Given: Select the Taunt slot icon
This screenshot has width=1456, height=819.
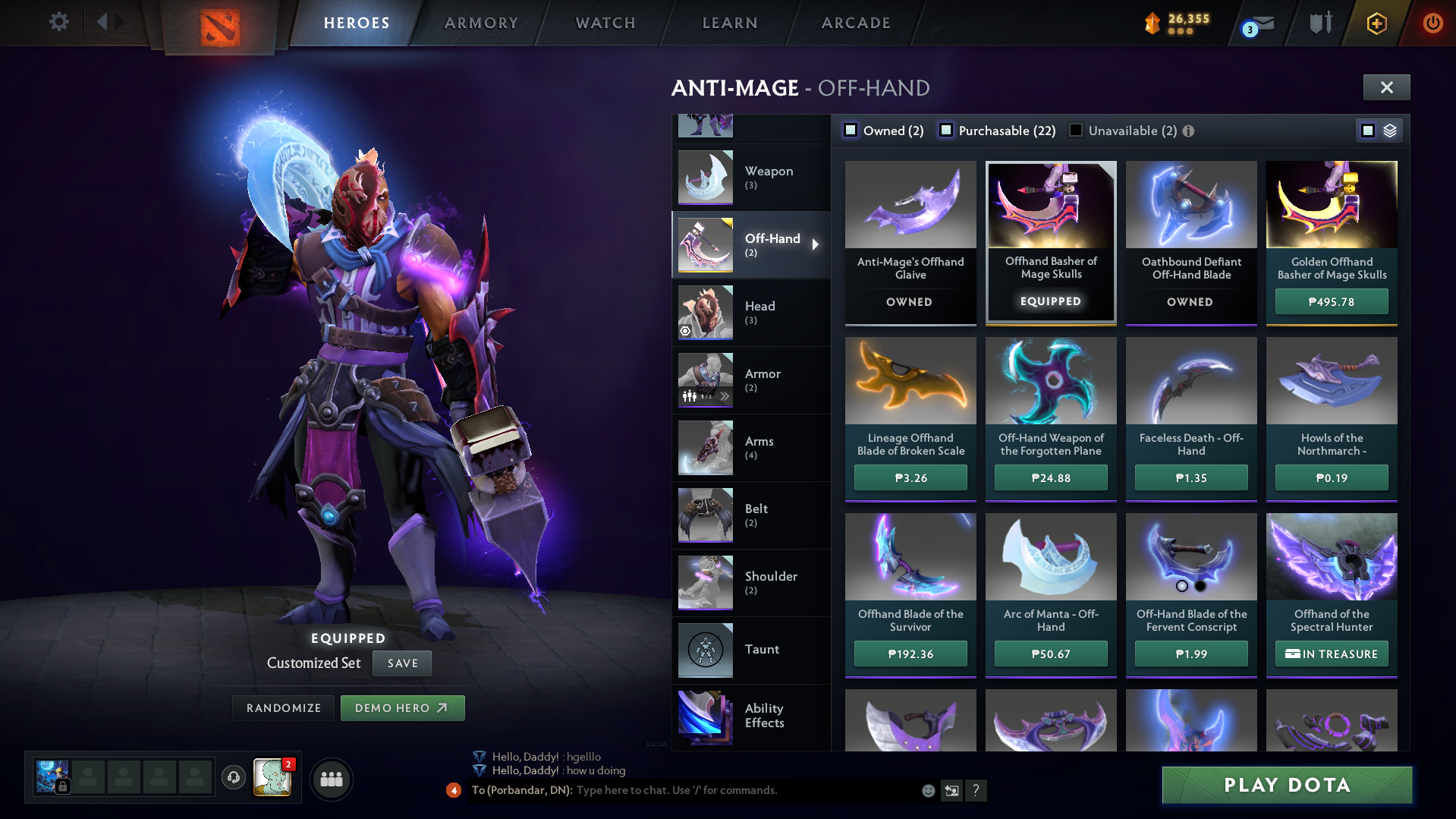Looking at the screenshot, I should (704, 650).
